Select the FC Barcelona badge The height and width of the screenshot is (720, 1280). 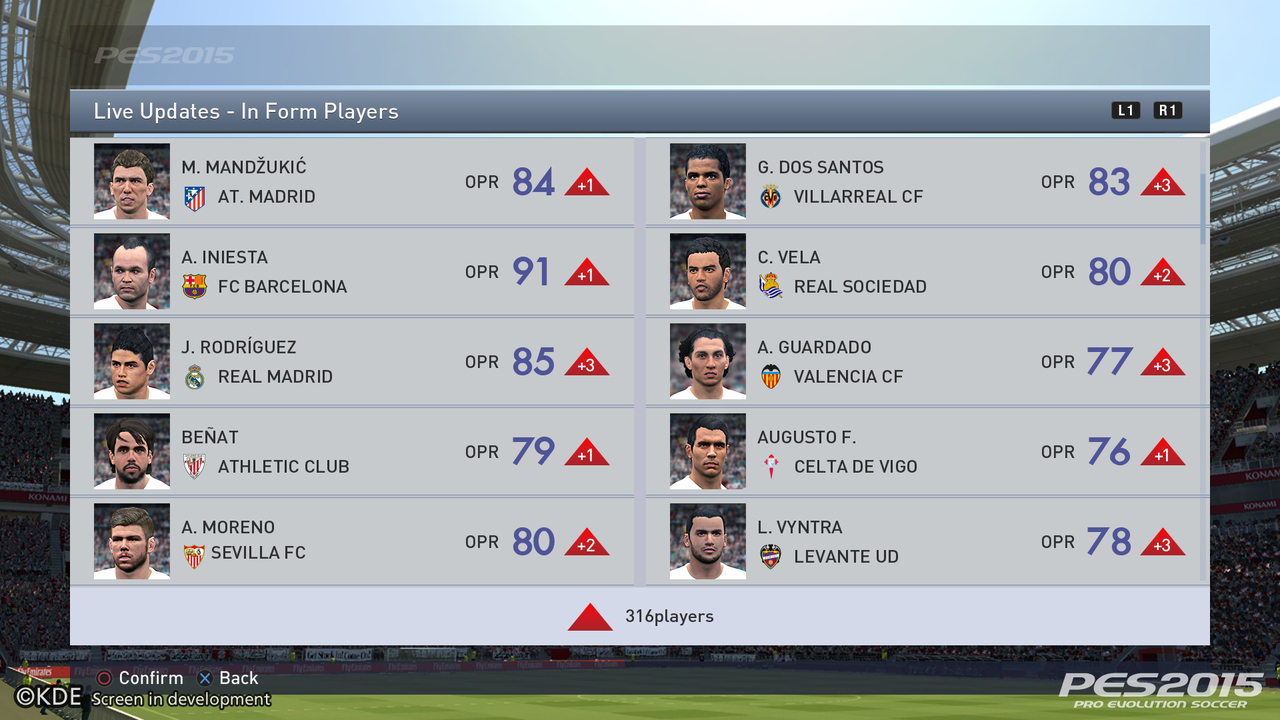pos(196,286)
